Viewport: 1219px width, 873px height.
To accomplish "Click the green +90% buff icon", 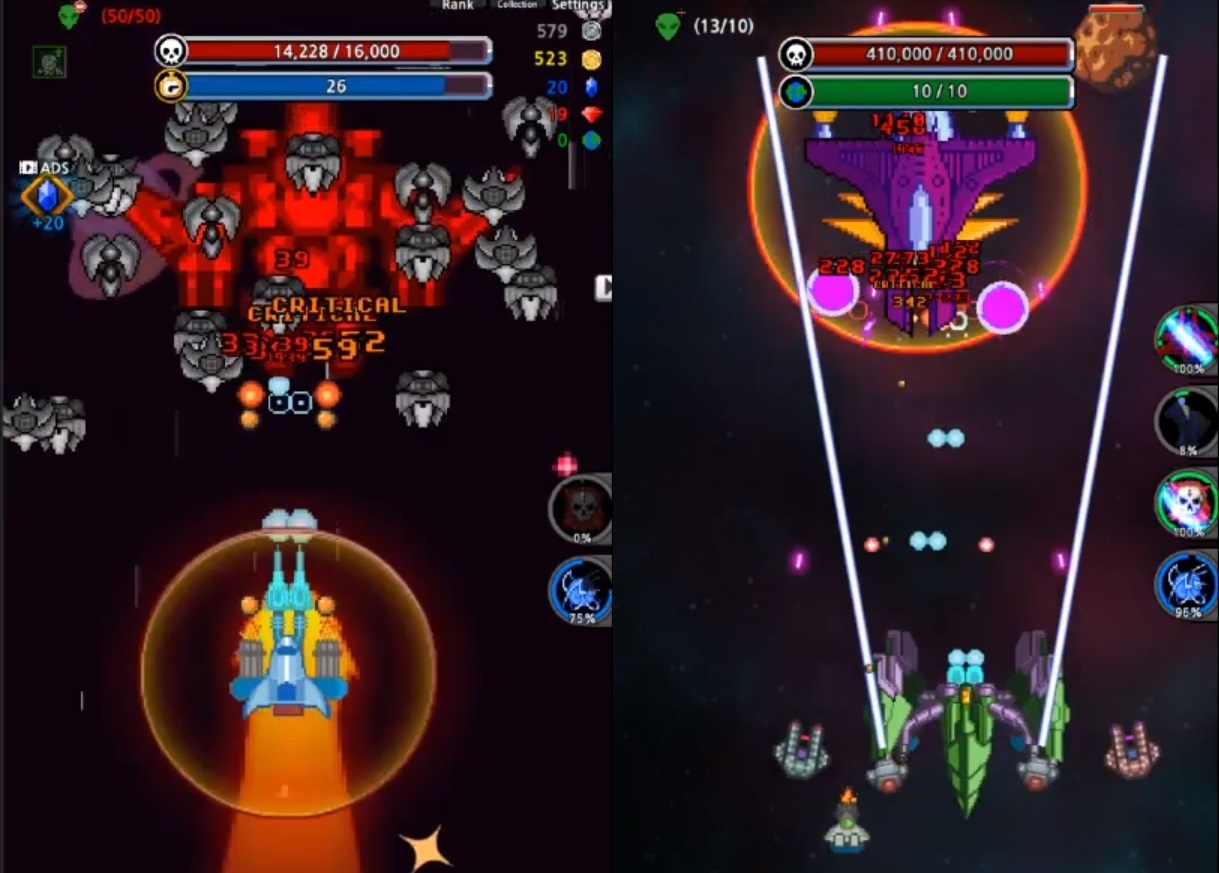I will (x=49, y=62).
